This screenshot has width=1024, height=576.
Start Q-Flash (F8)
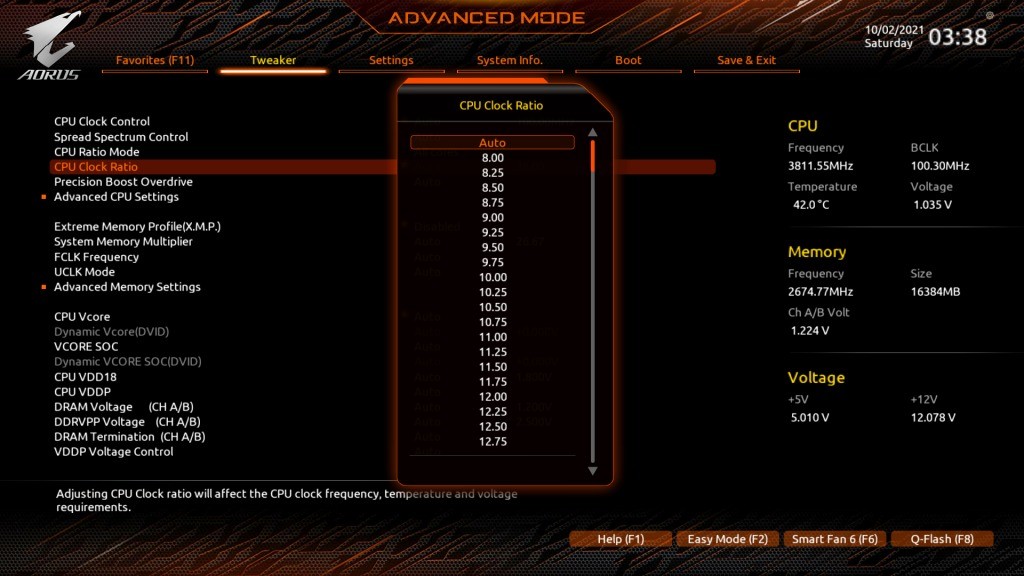coord(941,539)
